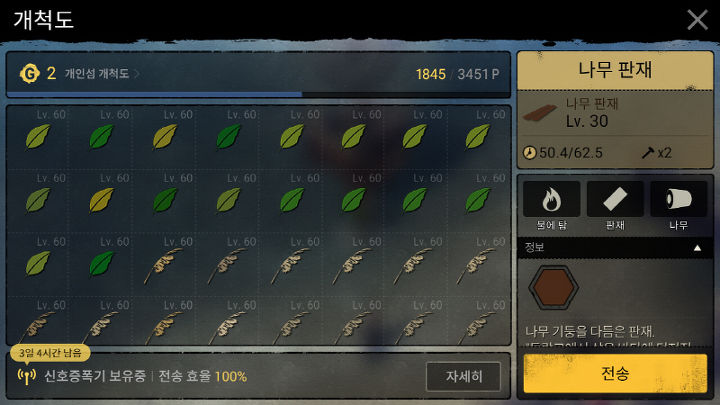Select the 판재 plank tag

615,203
